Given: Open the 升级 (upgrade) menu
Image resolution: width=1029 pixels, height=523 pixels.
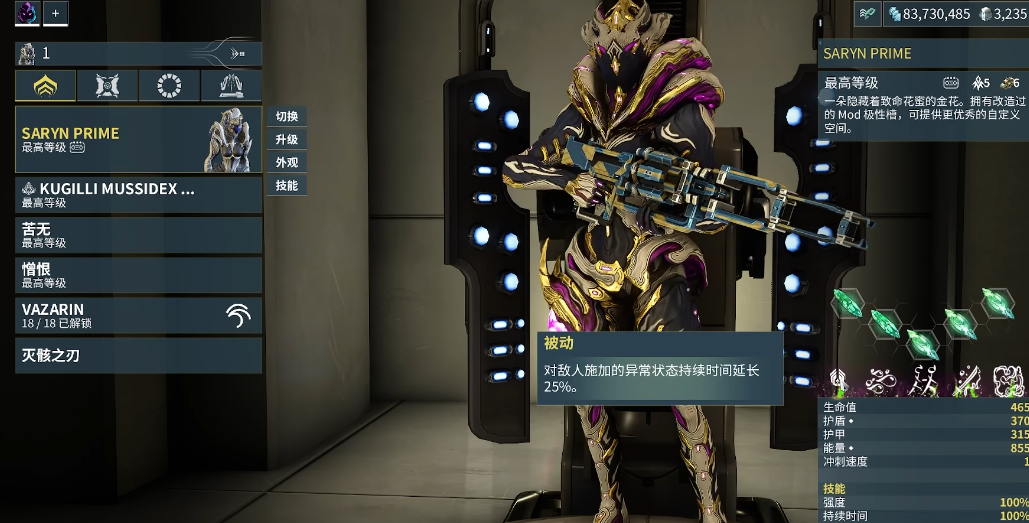Looking at the screenshot, I should click(287, 139).
